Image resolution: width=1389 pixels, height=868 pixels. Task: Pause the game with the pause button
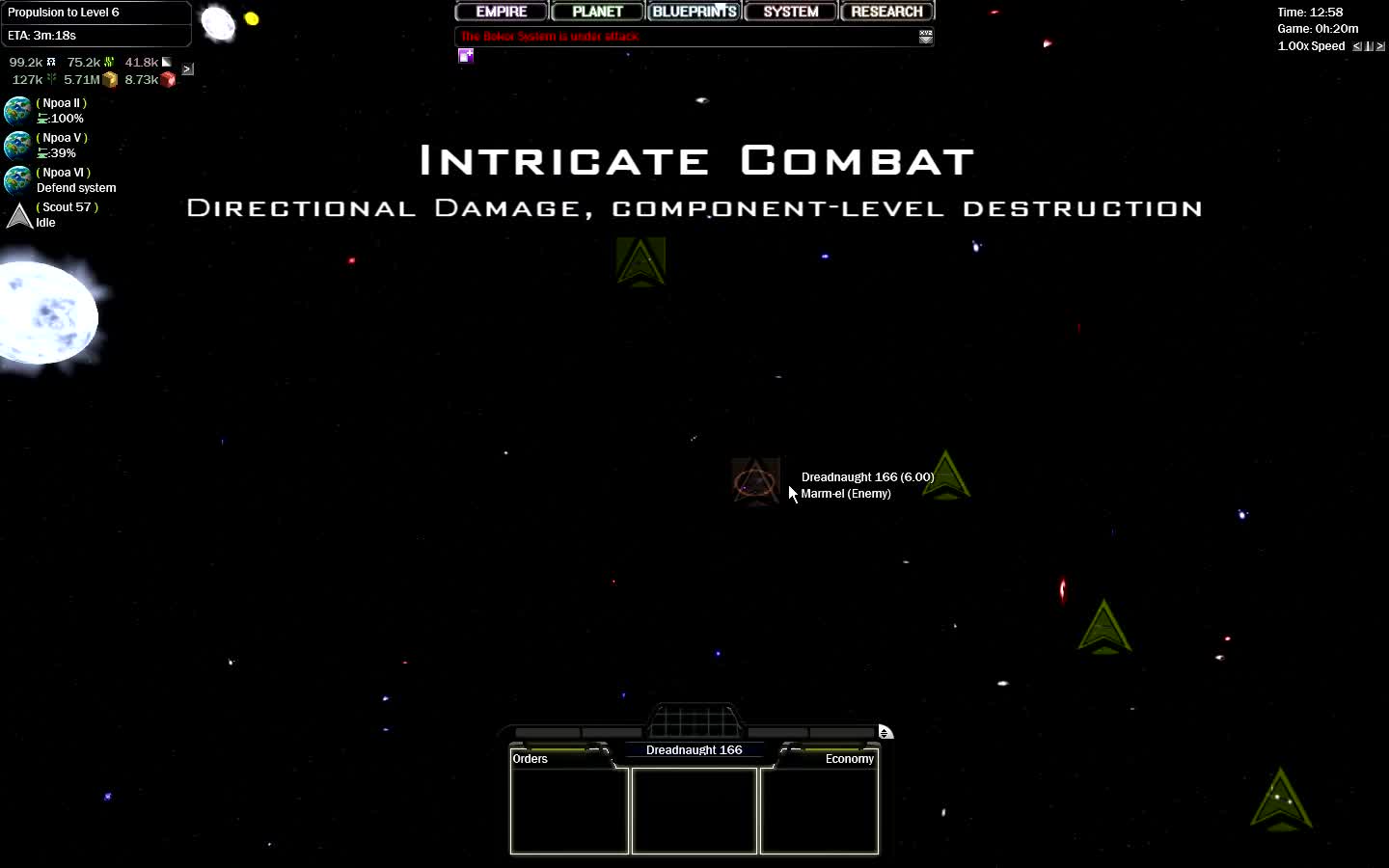pos(1369,46)
